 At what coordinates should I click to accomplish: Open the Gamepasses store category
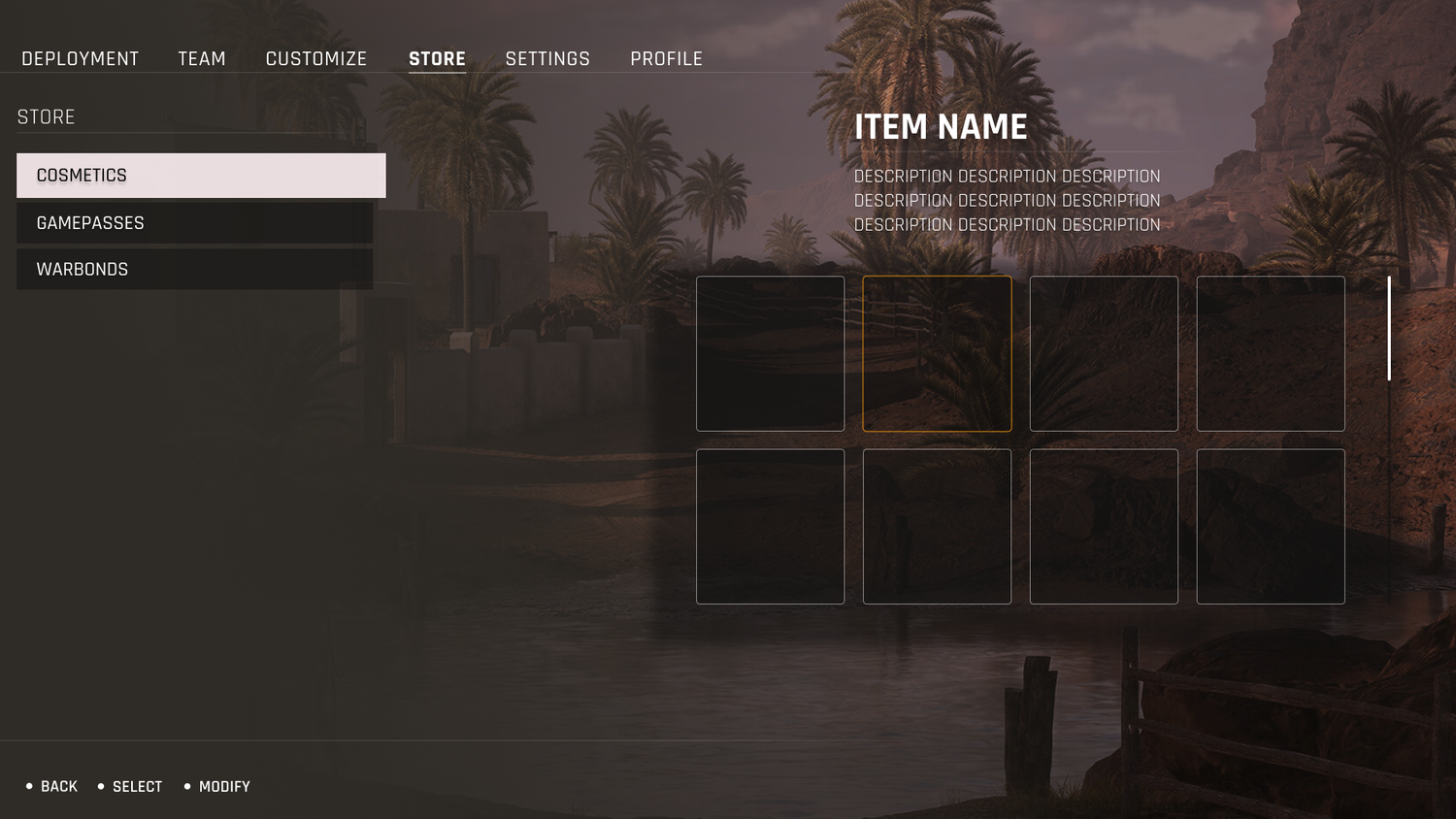point(194,223)
